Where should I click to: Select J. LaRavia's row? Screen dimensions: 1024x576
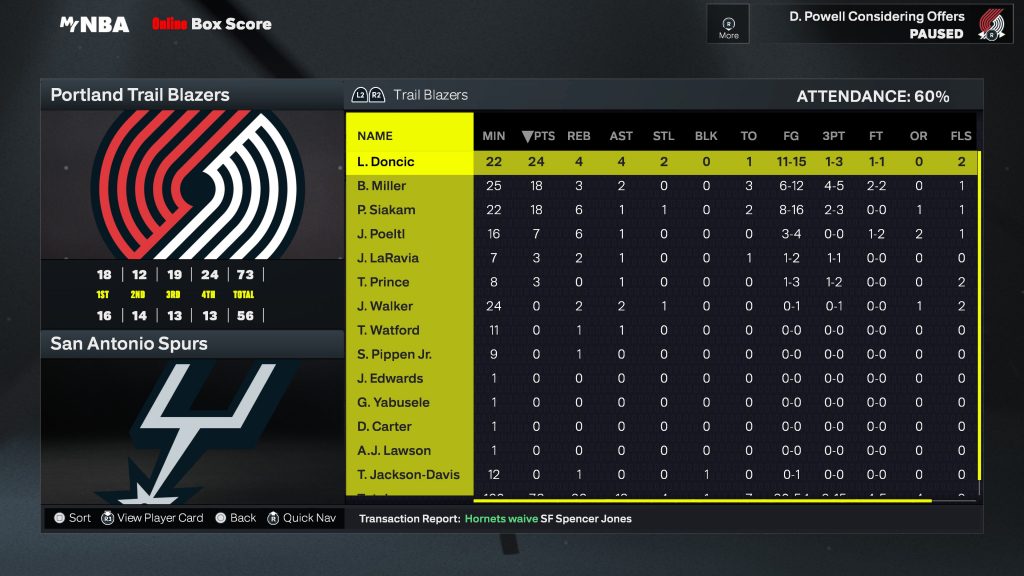[x=385, y=258]
